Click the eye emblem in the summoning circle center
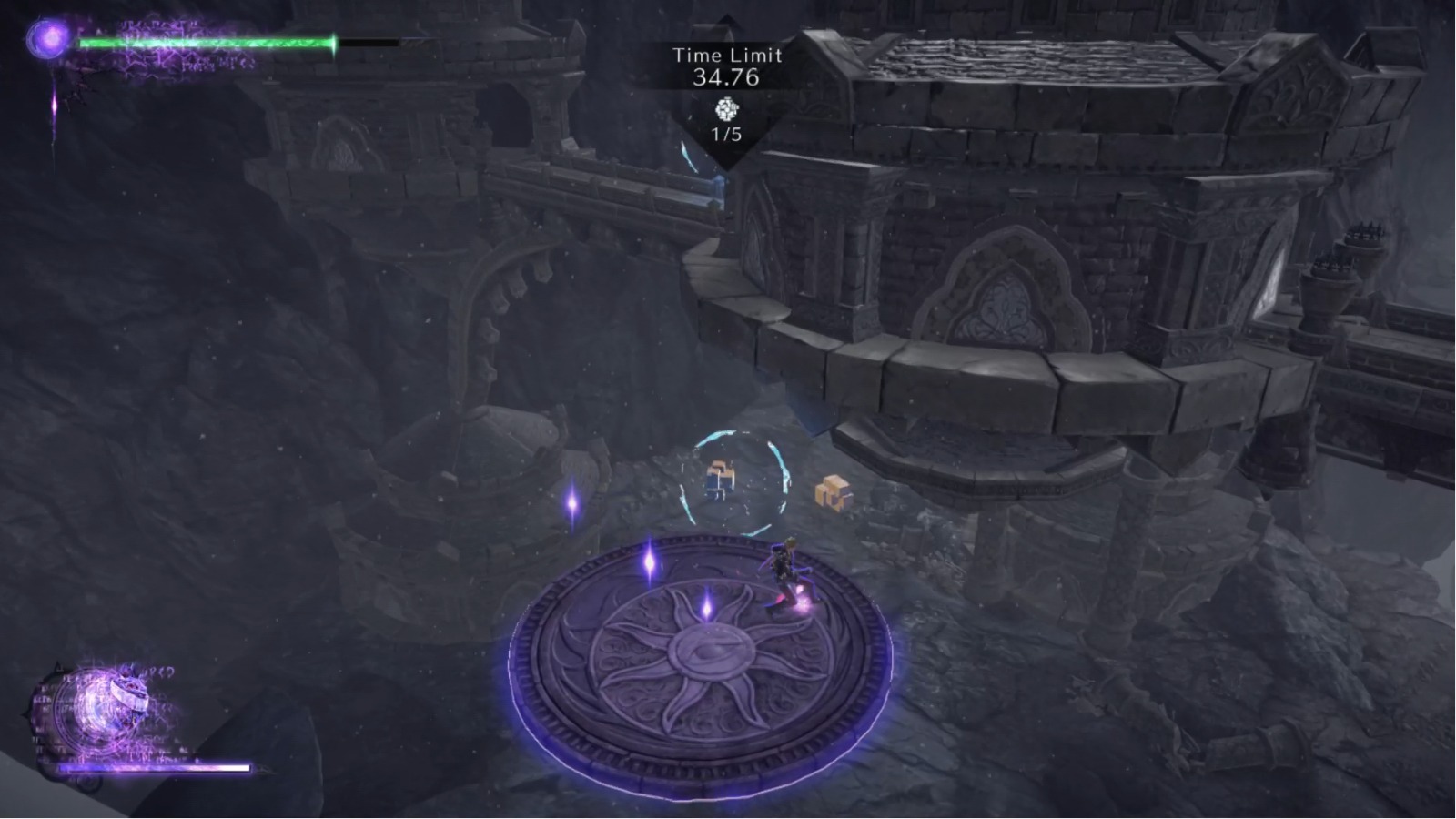 pos(713,649)
